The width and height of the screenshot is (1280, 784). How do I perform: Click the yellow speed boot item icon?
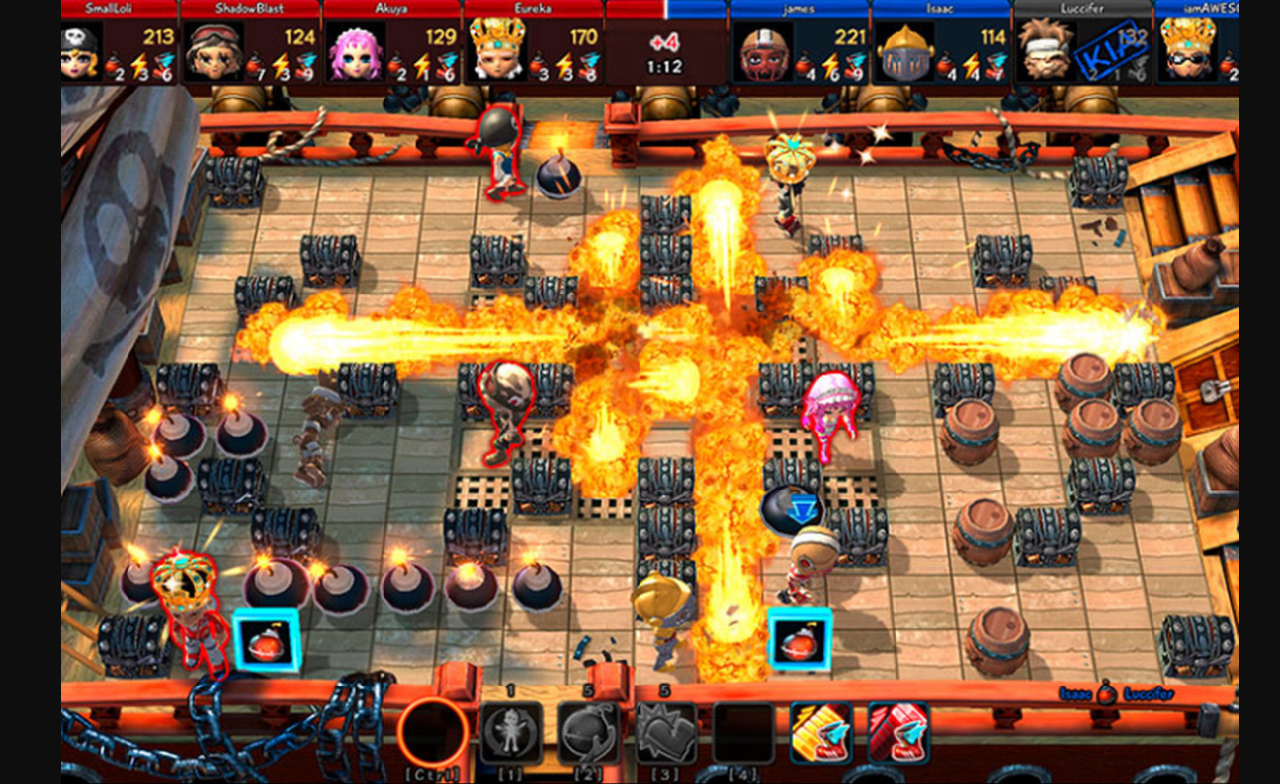[821, 733]
